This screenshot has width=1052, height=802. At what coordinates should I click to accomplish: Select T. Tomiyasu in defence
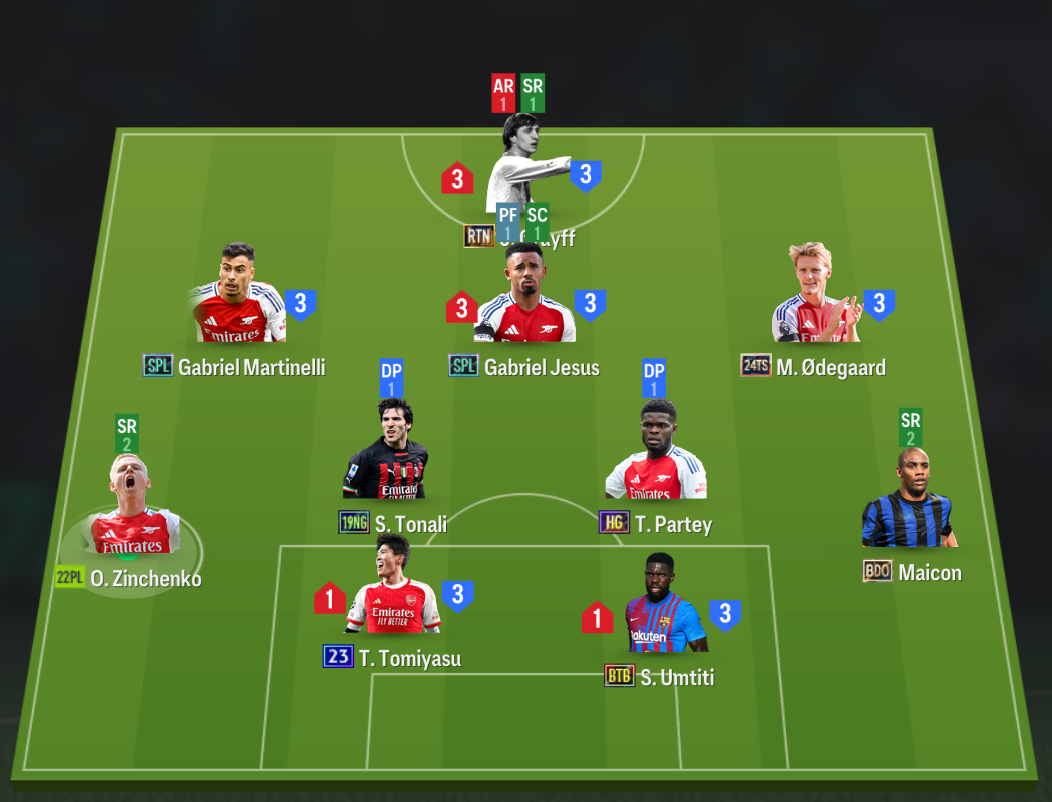(393, 590)
